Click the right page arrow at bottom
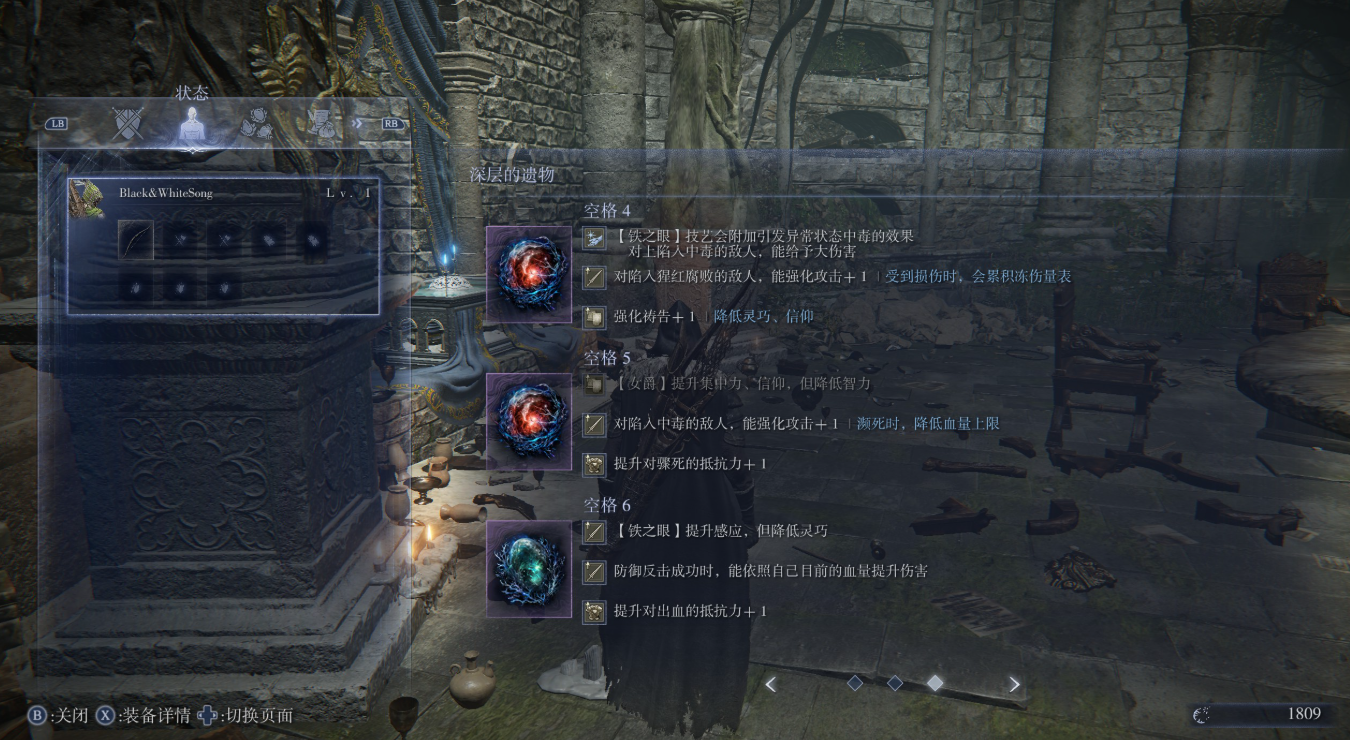 pyautogui.click(x=1013, y=683)
